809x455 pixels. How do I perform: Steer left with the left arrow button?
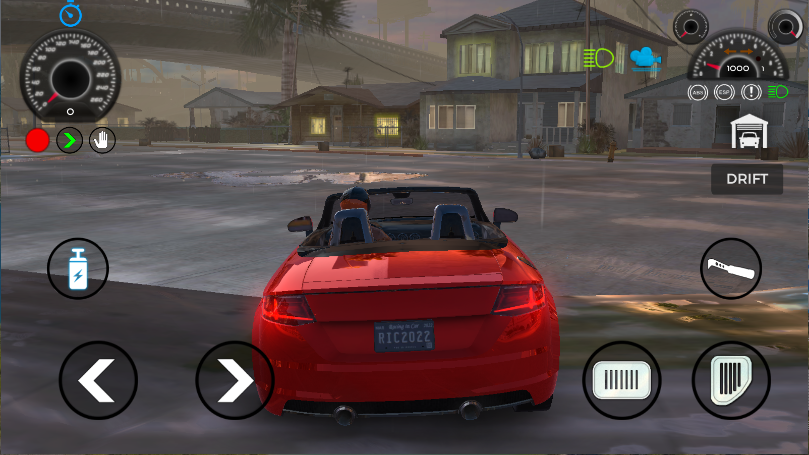coord(97,380)
